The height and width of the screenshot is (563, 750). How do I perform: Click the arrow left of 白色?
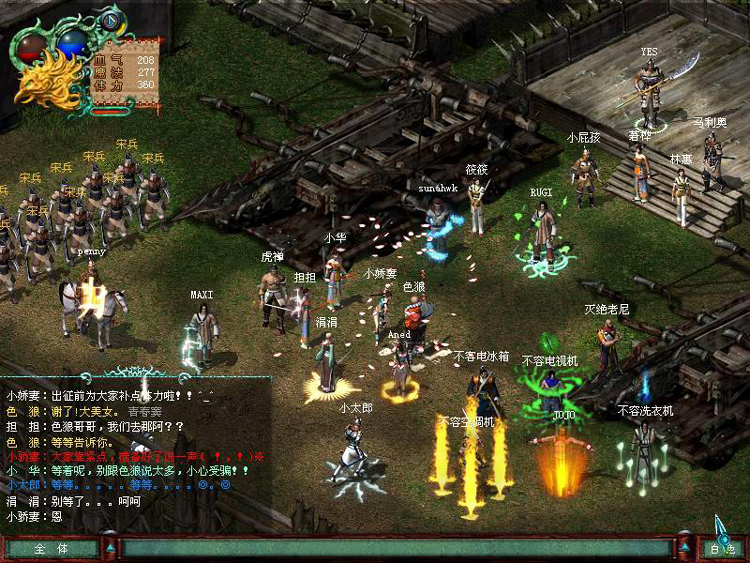click(685, 548)
